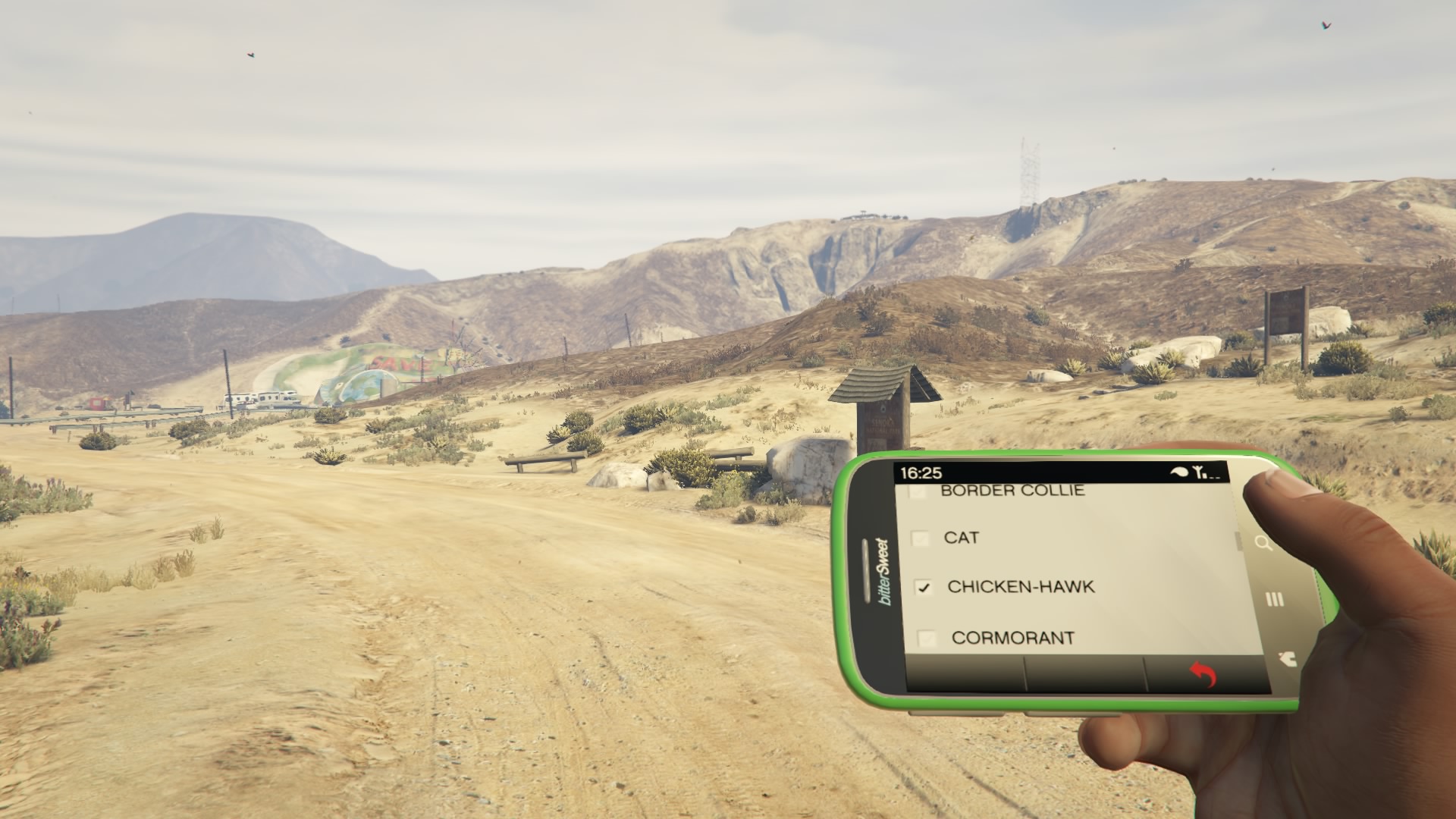This screenshot has width=1456, height=819.
Task: Select the Border Collie list entry
Action: pos(1012,491)
